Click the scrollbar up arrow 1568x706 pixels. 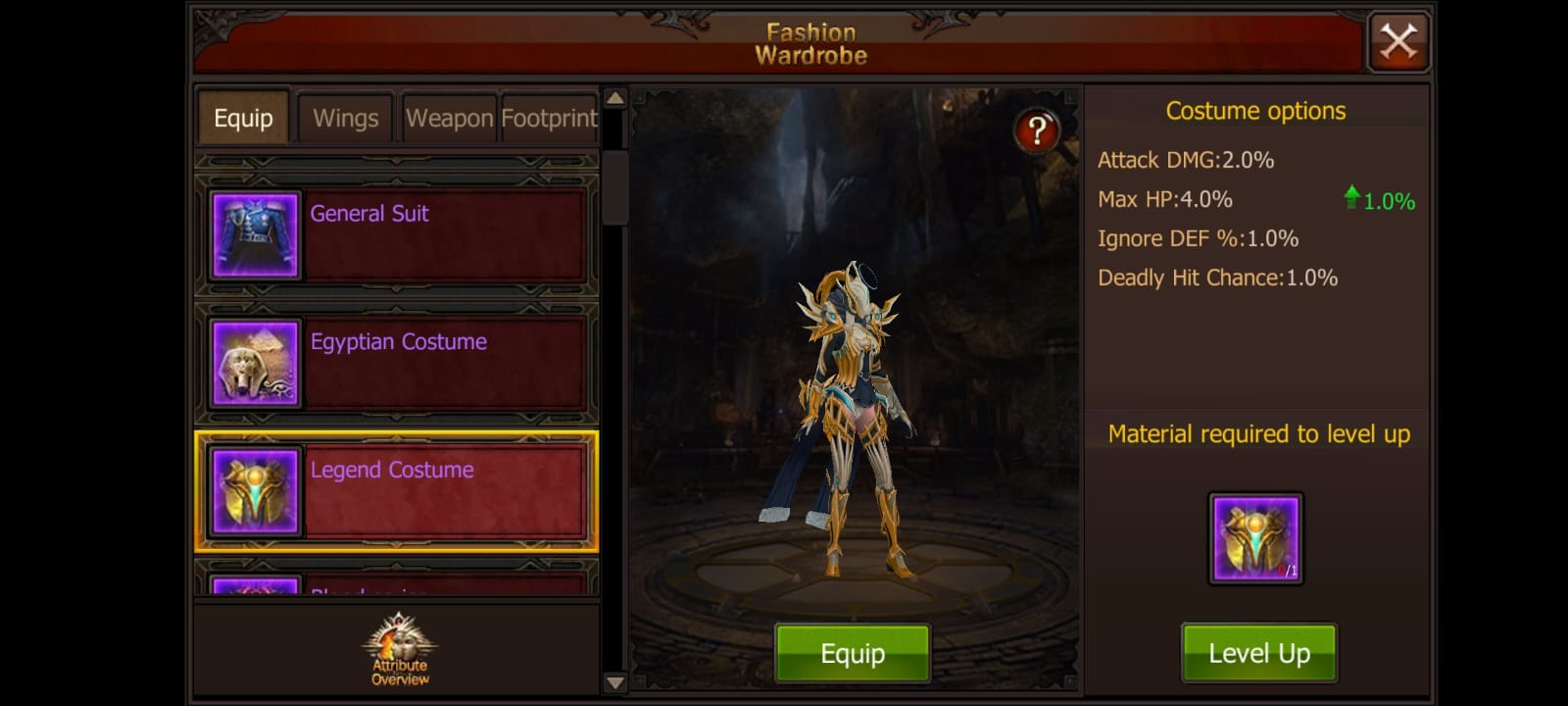[613, 98]
